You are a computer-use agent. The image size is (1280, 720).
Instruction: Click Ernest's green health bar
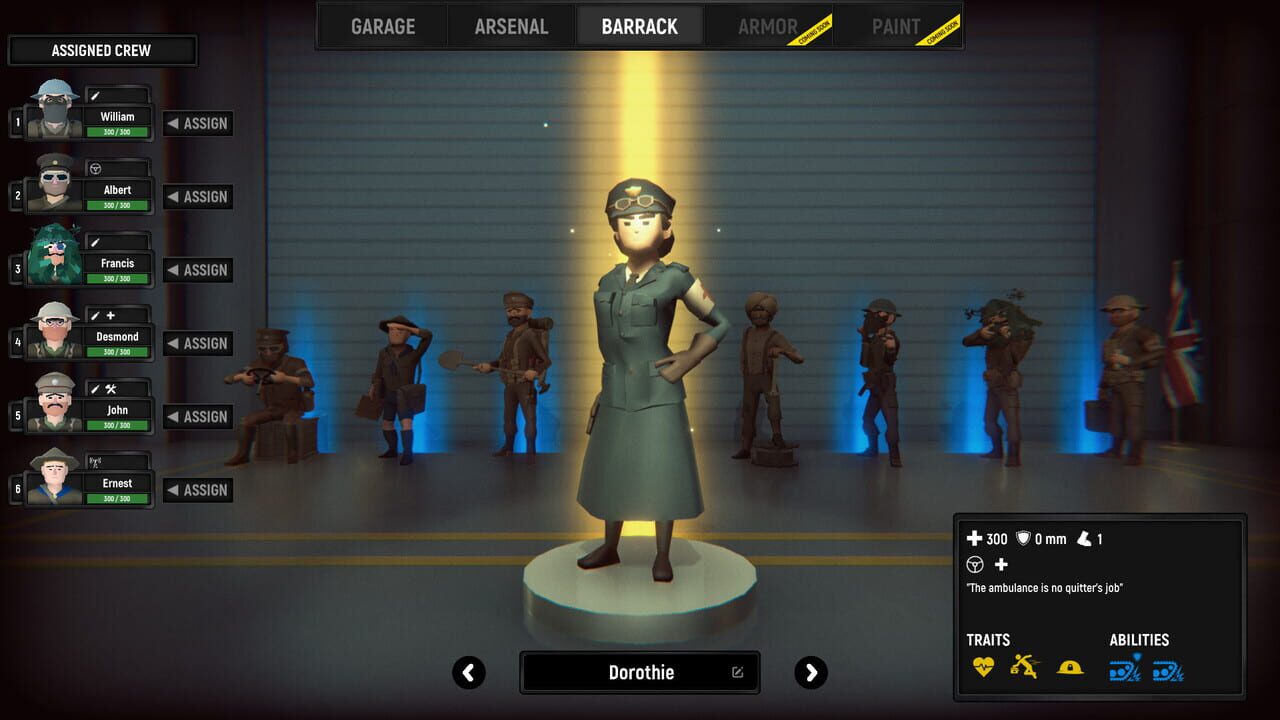click(x=117, y=498)
